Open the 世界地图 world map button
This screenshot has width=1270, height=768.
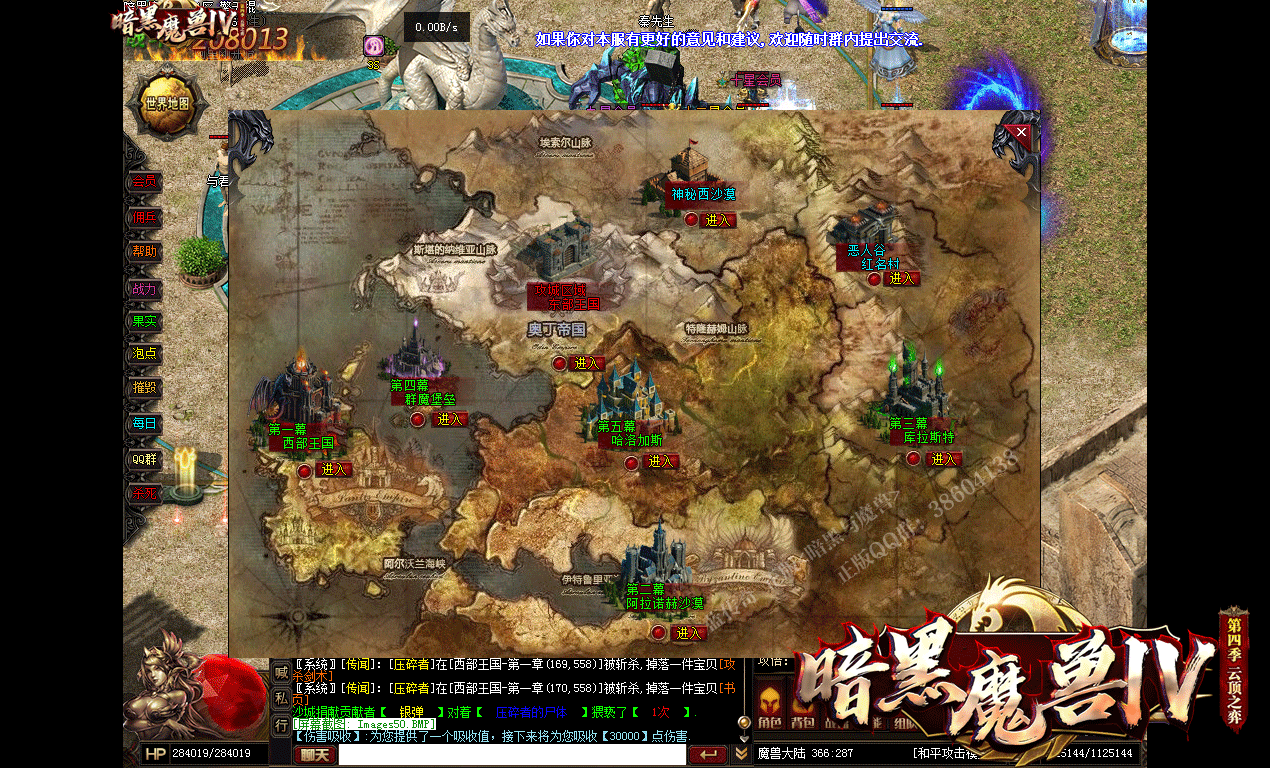click(167, 104)
